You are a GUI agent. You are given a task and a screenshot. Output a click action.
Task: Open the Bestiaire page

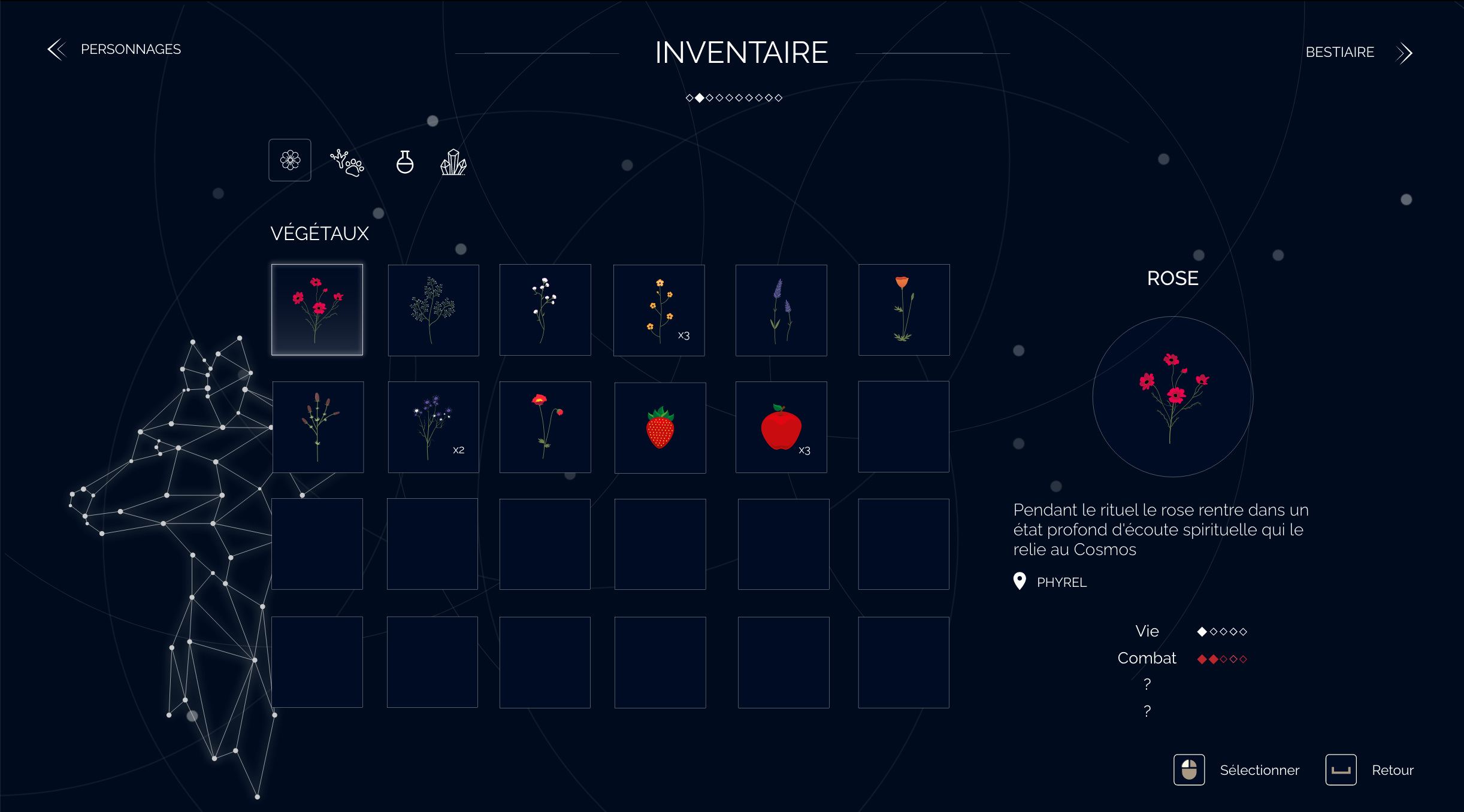point(1357,53)
